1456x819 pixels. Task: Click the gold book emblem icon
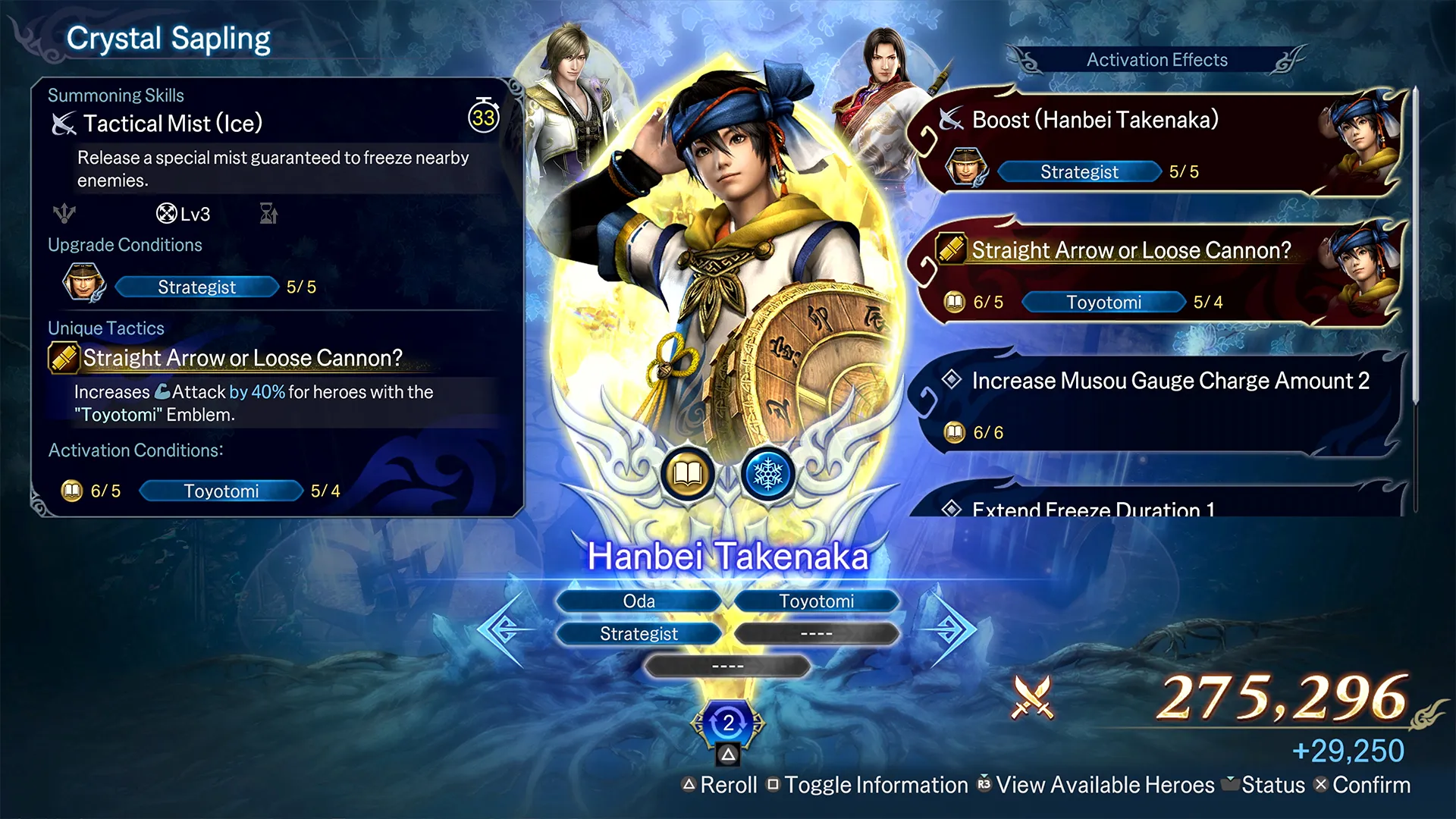tap(687, 475)
